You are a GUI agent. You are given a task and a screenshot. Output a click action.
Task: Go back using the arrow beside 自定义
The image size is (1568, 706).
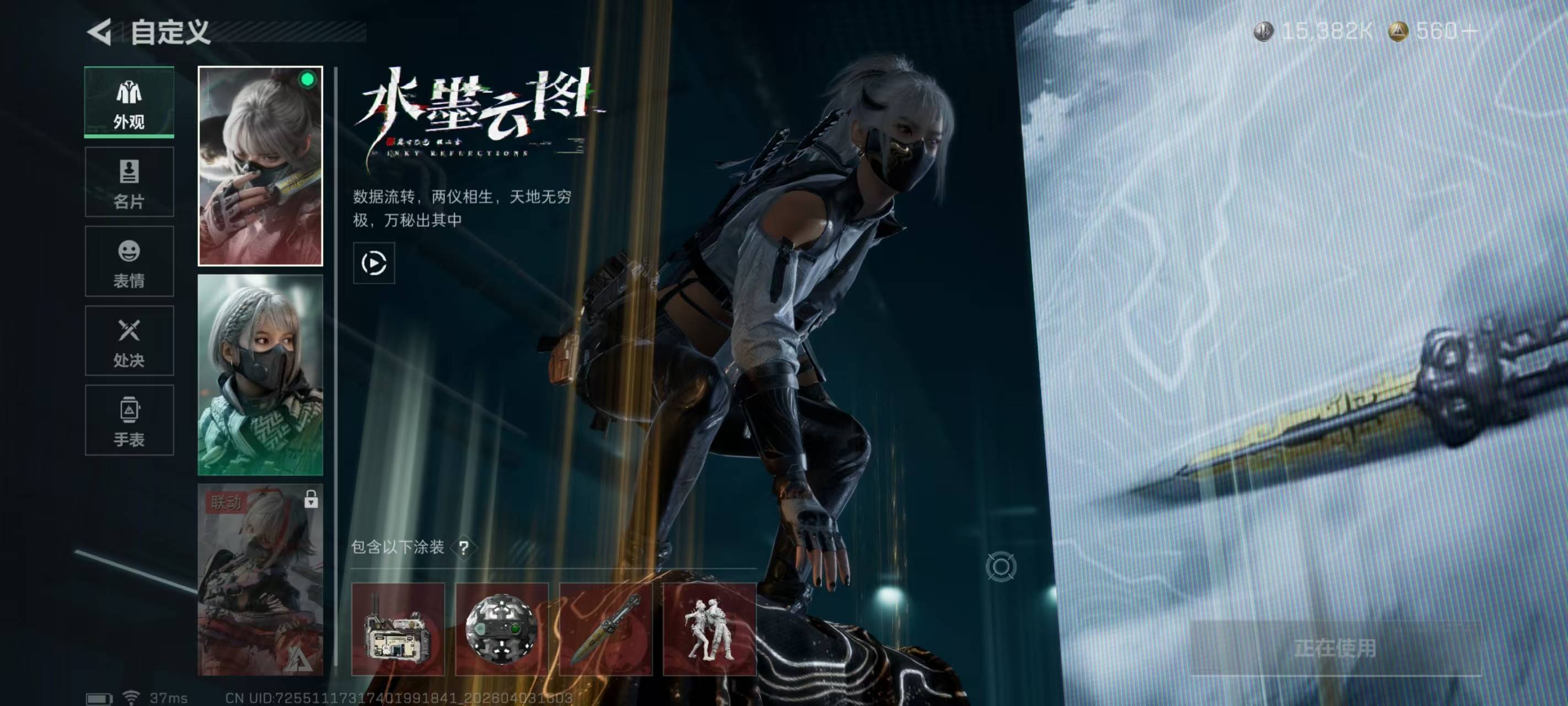(99, 31)
